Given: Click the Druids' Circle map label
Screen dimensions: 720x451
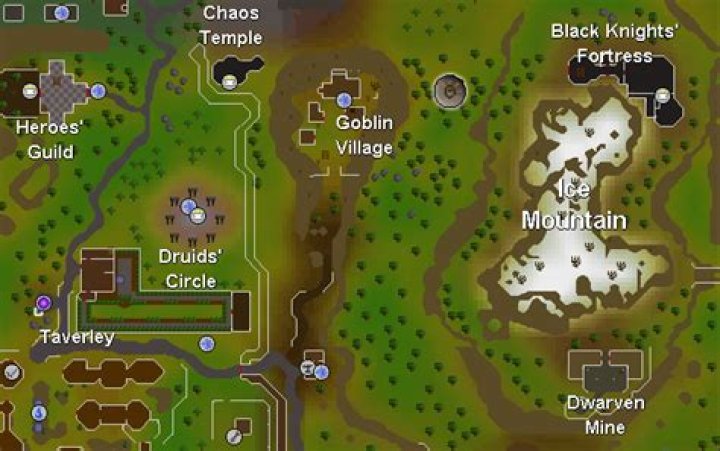Looking at the screenshot, I should [x=190, y=268].
